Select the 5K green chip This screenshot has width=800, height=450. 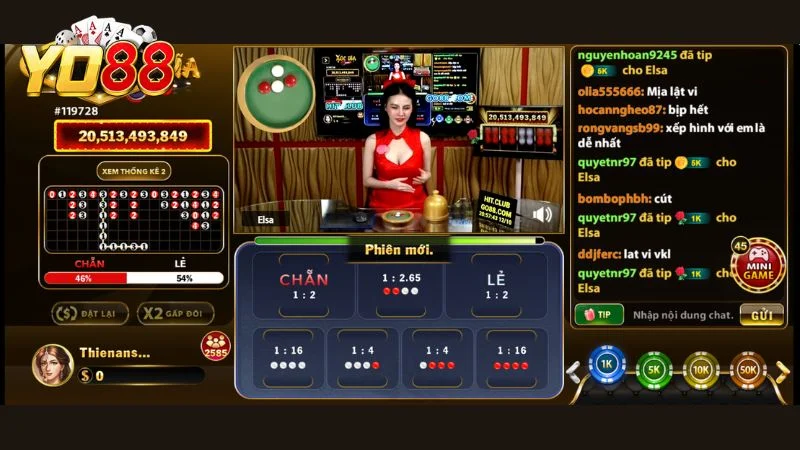click(x=653, y=369)
